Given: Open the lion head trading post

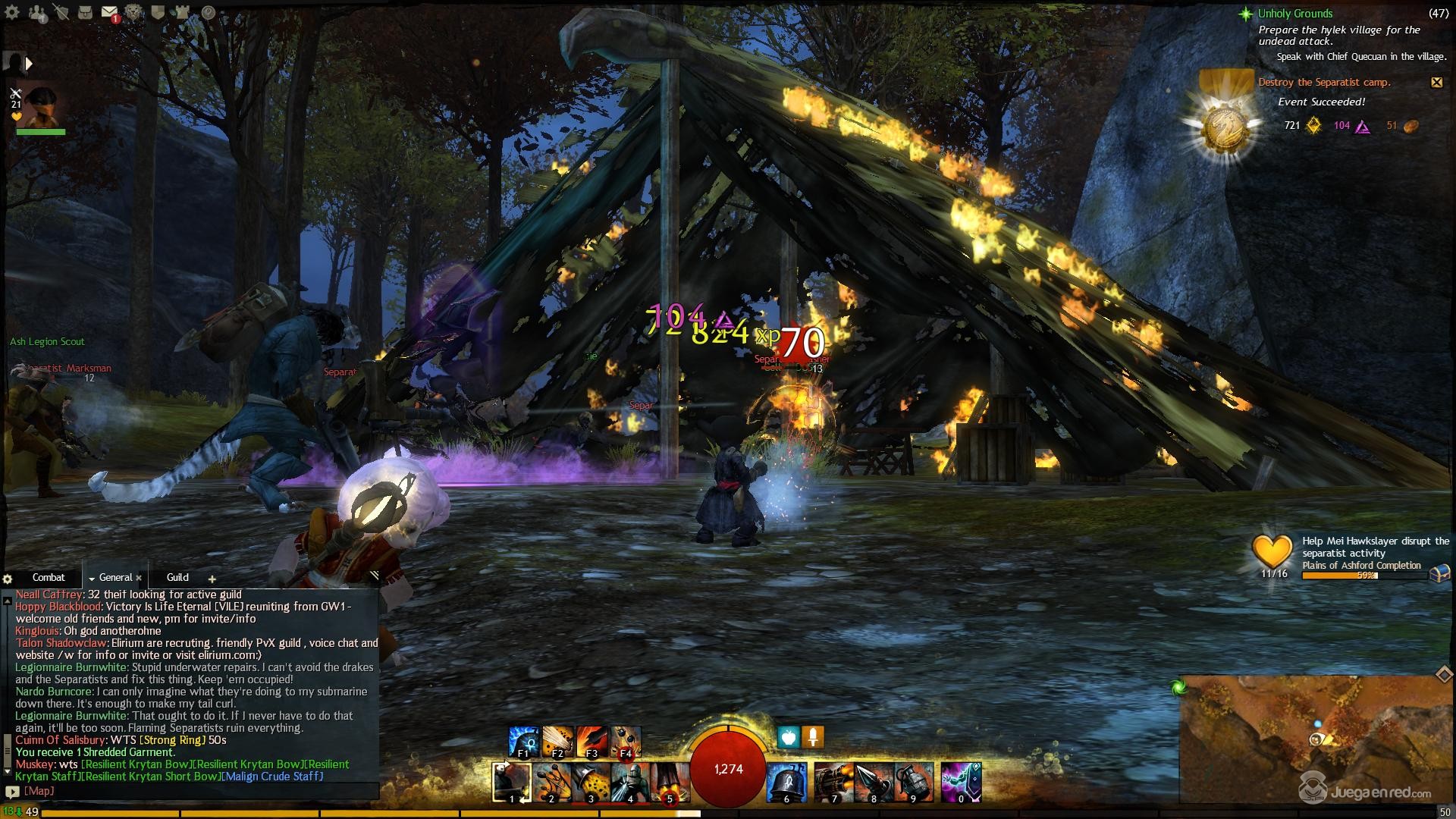Looking at the screenshot, I should click(x=134, y=12).
